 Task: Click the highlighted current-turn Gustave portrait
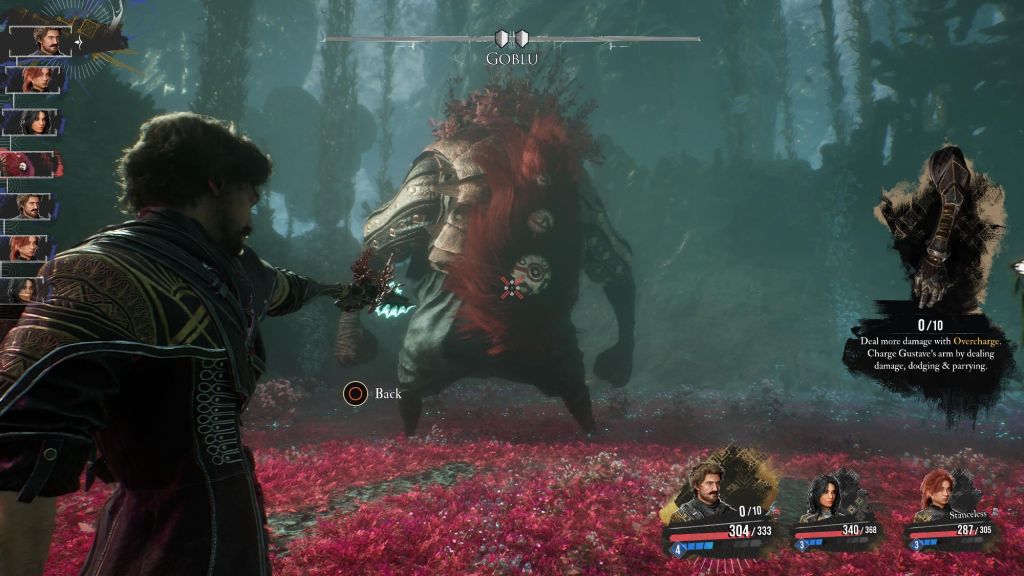pos(39,40)
